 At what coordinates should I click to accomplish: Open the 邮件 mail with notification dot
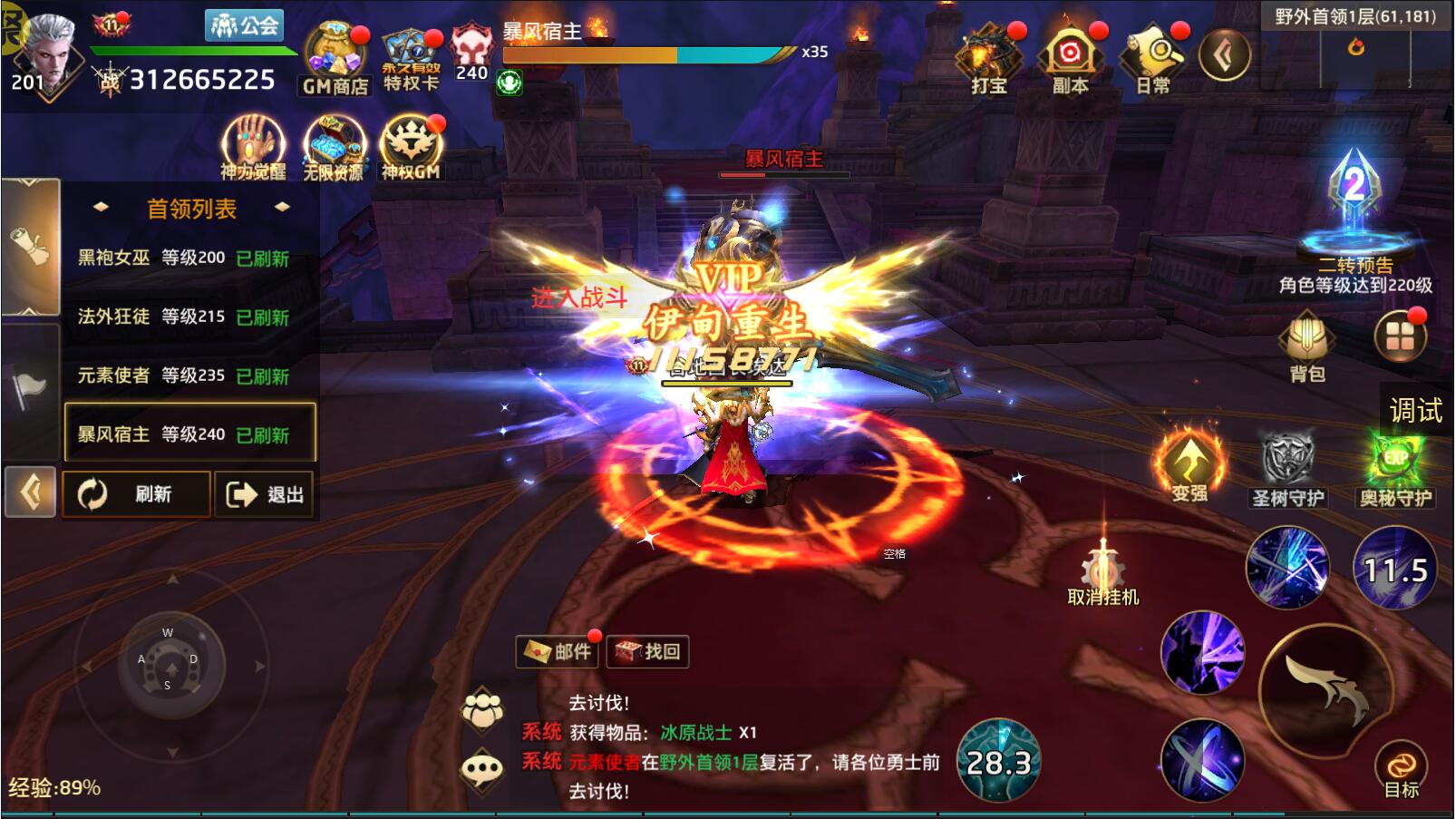coord(554,651)
